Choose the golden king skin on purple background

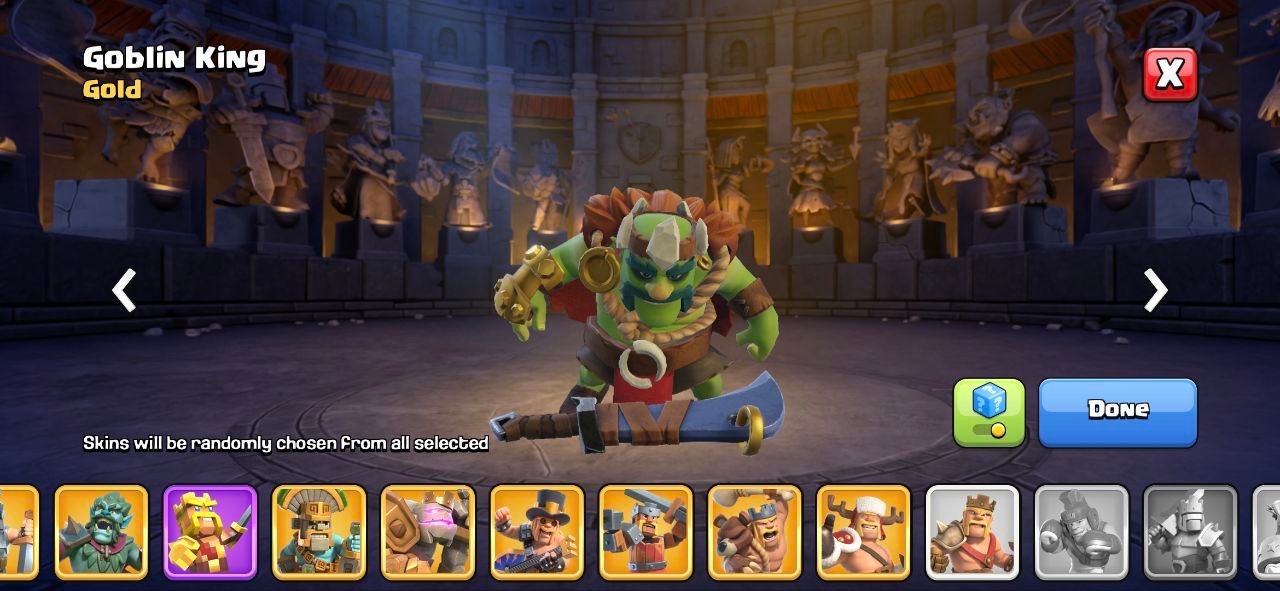[210, 532]
